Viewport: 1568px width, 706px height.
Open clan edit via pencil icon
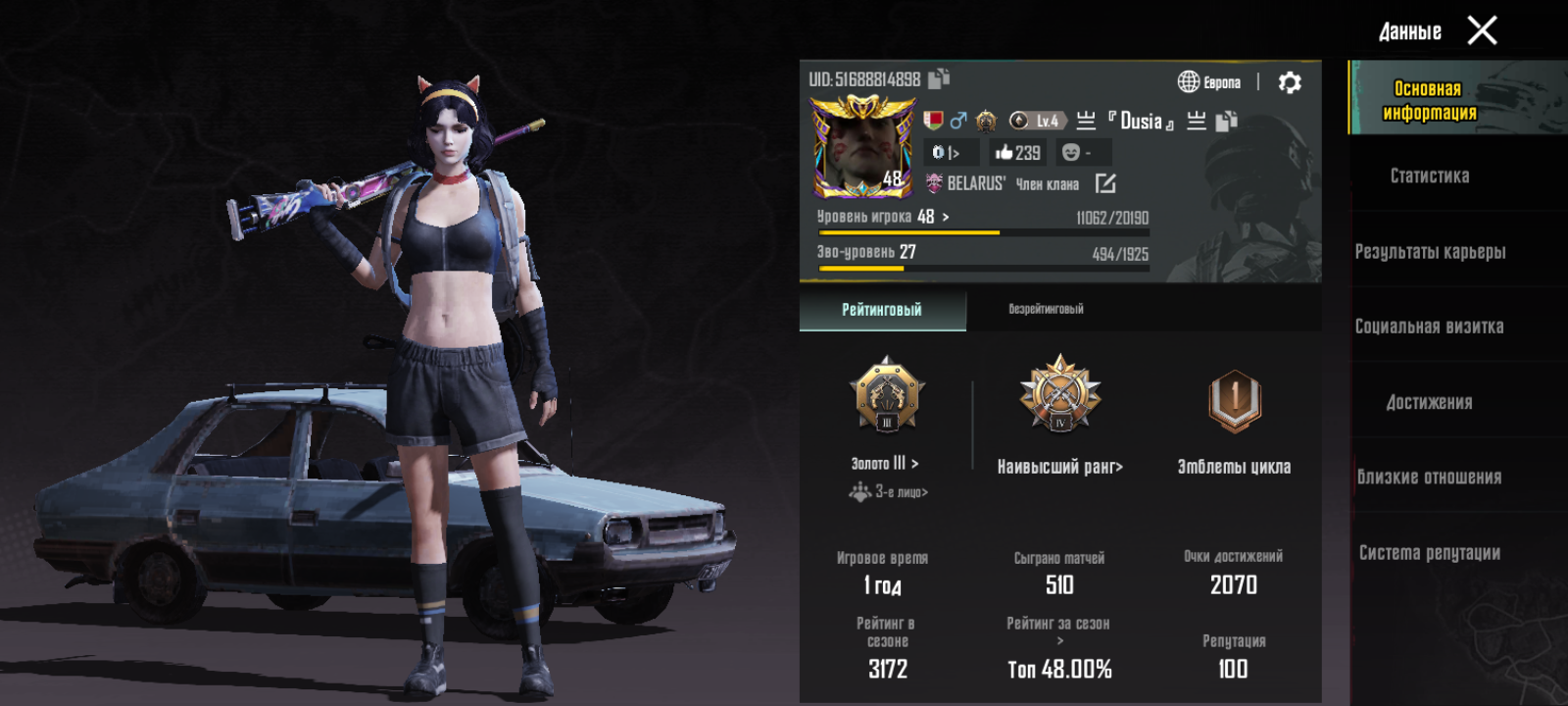coord(1105,183)
